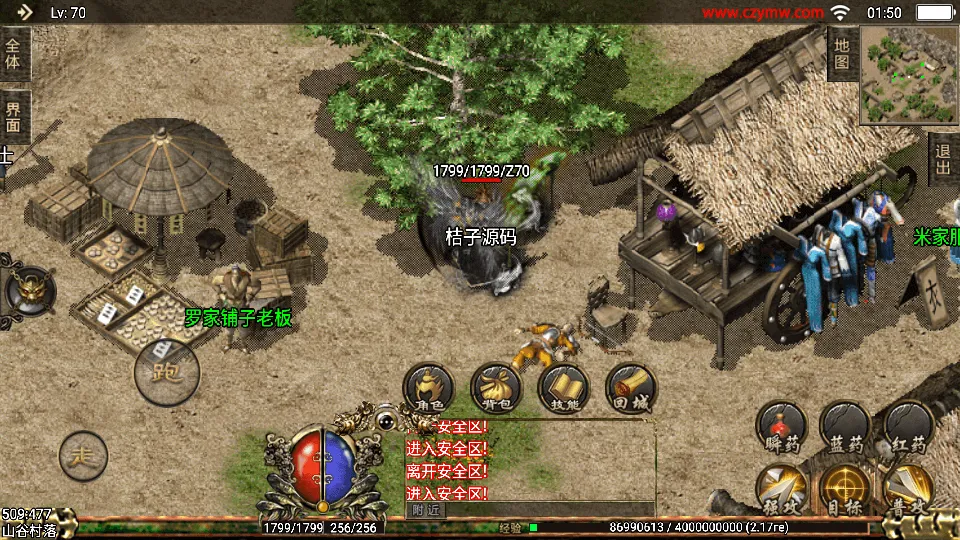960x540 pixels.
Task: Select the 界面 interface tab
Action: [x=14, y=117]
